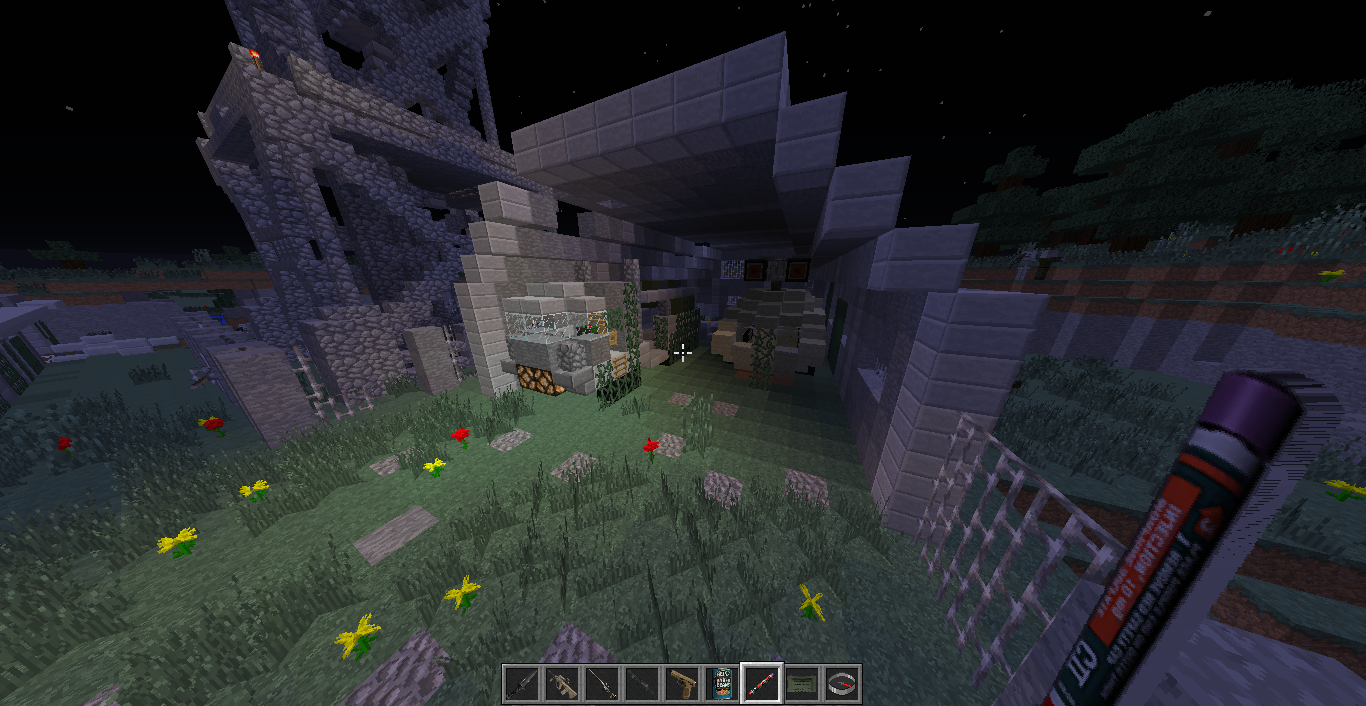Pick the can of baked beans
The width and height of the screenshot is (1366, 706).
[x=722, y=684]
